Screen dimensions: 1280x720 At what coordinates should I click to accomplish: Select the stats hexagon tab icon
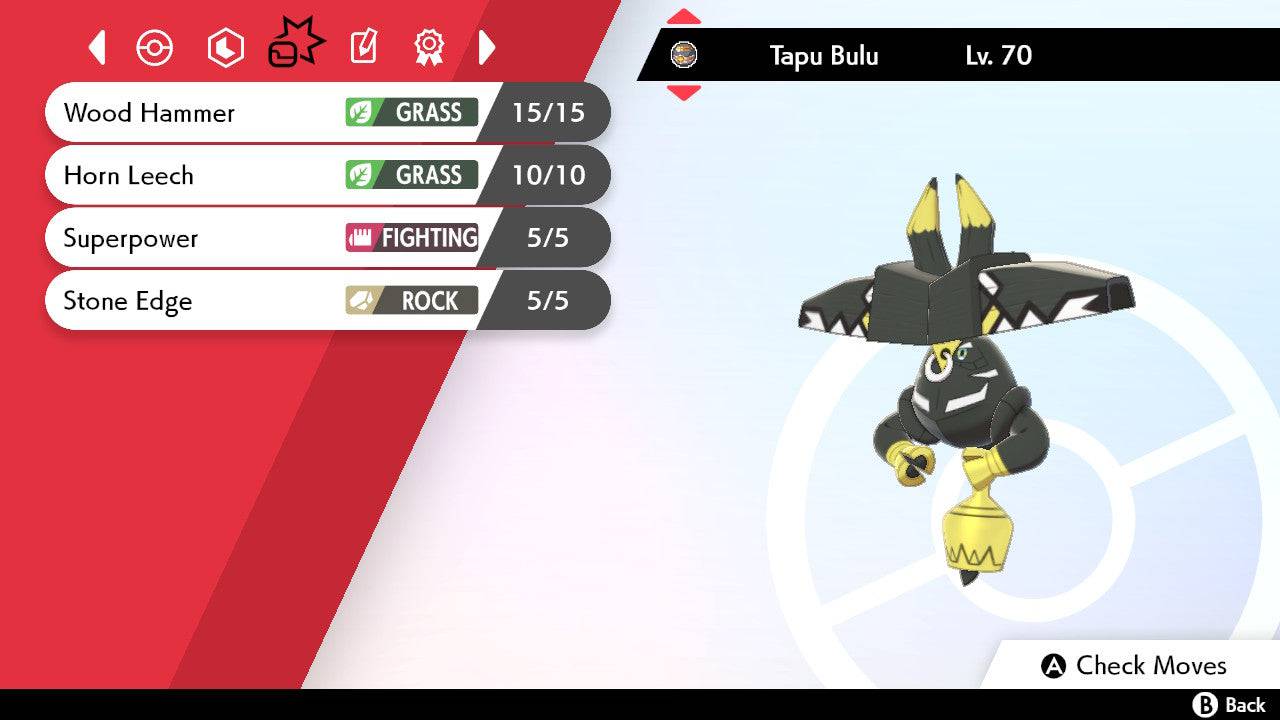coord(225,47)
